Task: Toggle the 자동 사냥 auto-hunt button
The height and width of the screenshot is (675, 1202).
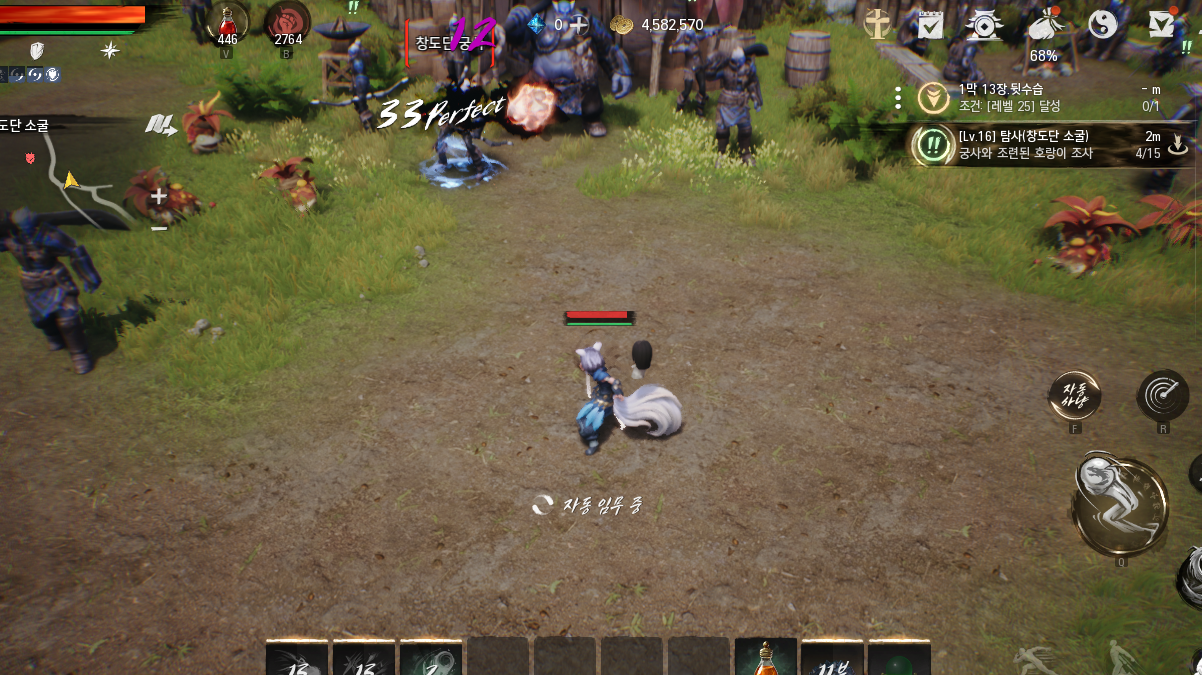Action: pyautogui.click(x=1075, y=397)
